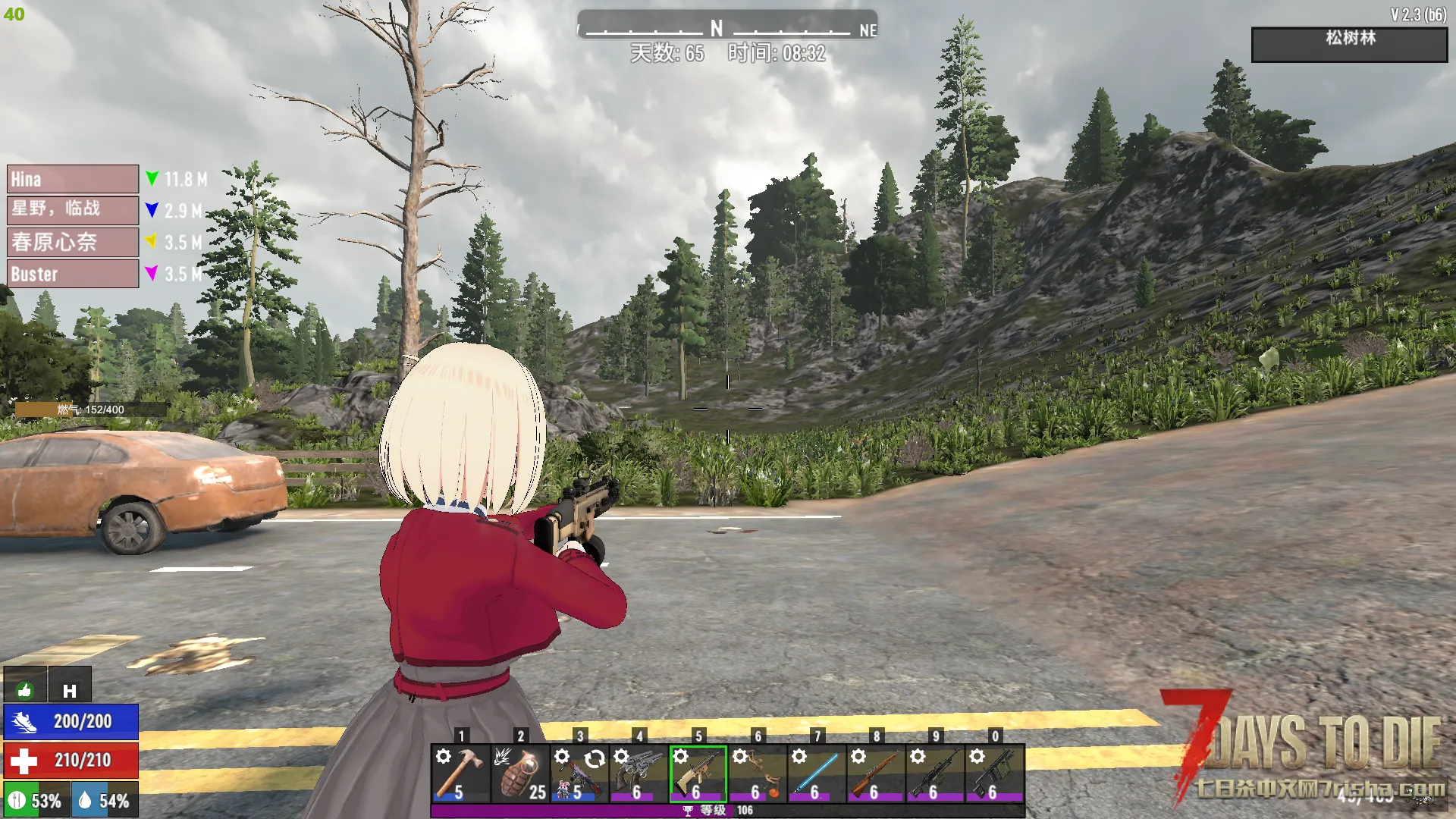Click the green thumbs-up buff icon
The width and height of the screenshot is (1456, 819).
click(25, 689)
